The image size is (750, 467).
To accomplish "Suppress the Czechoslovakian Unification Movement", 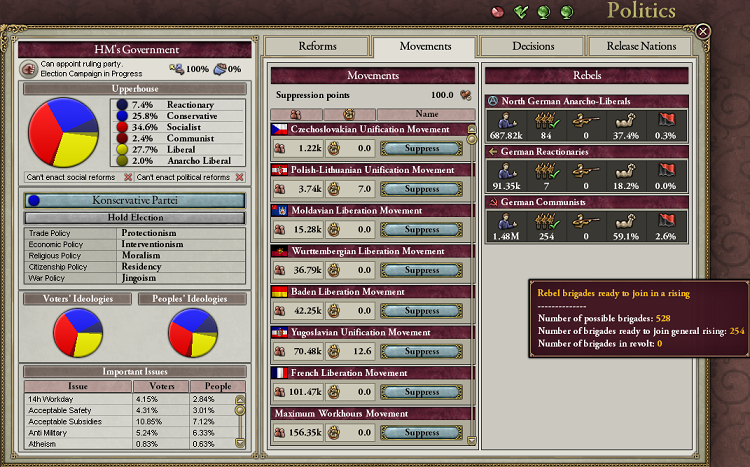I will click(423, 148).
